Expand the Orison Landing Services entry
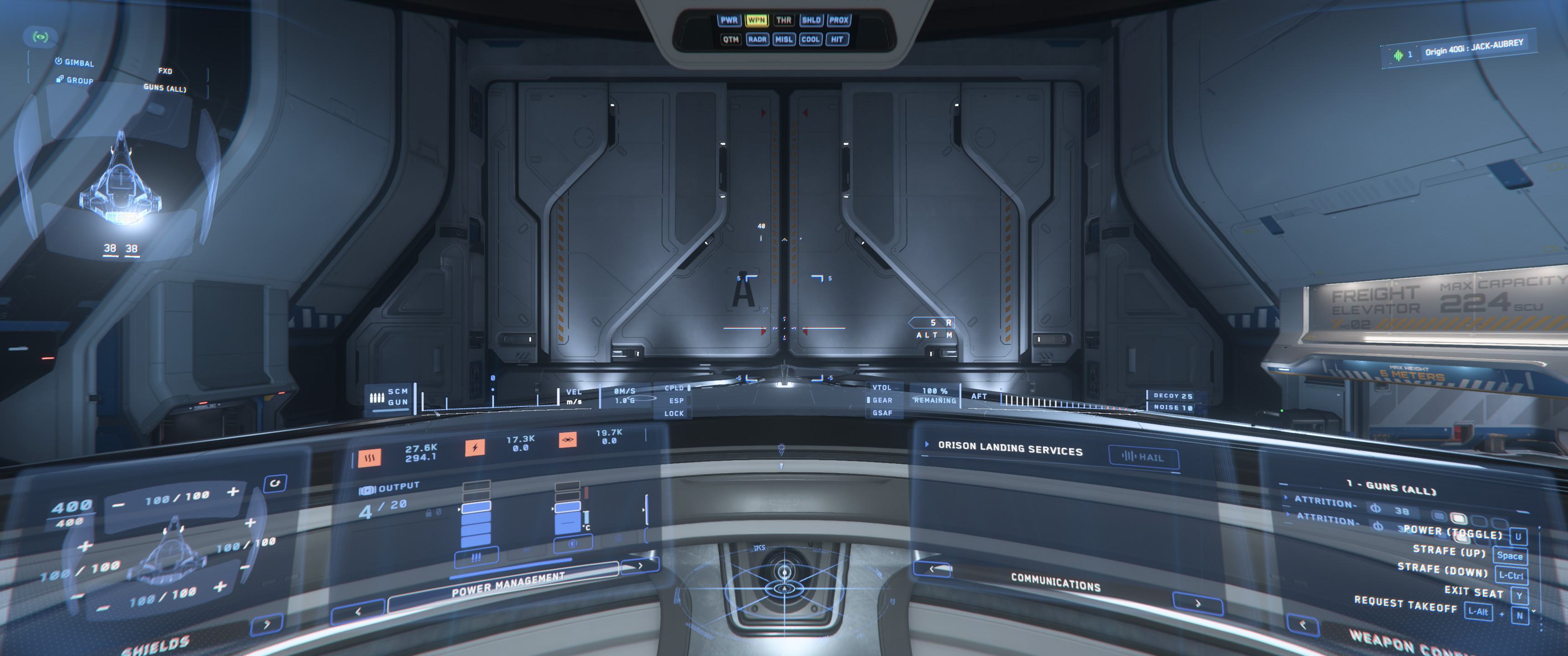1568x656 pixels. [927, 444]
